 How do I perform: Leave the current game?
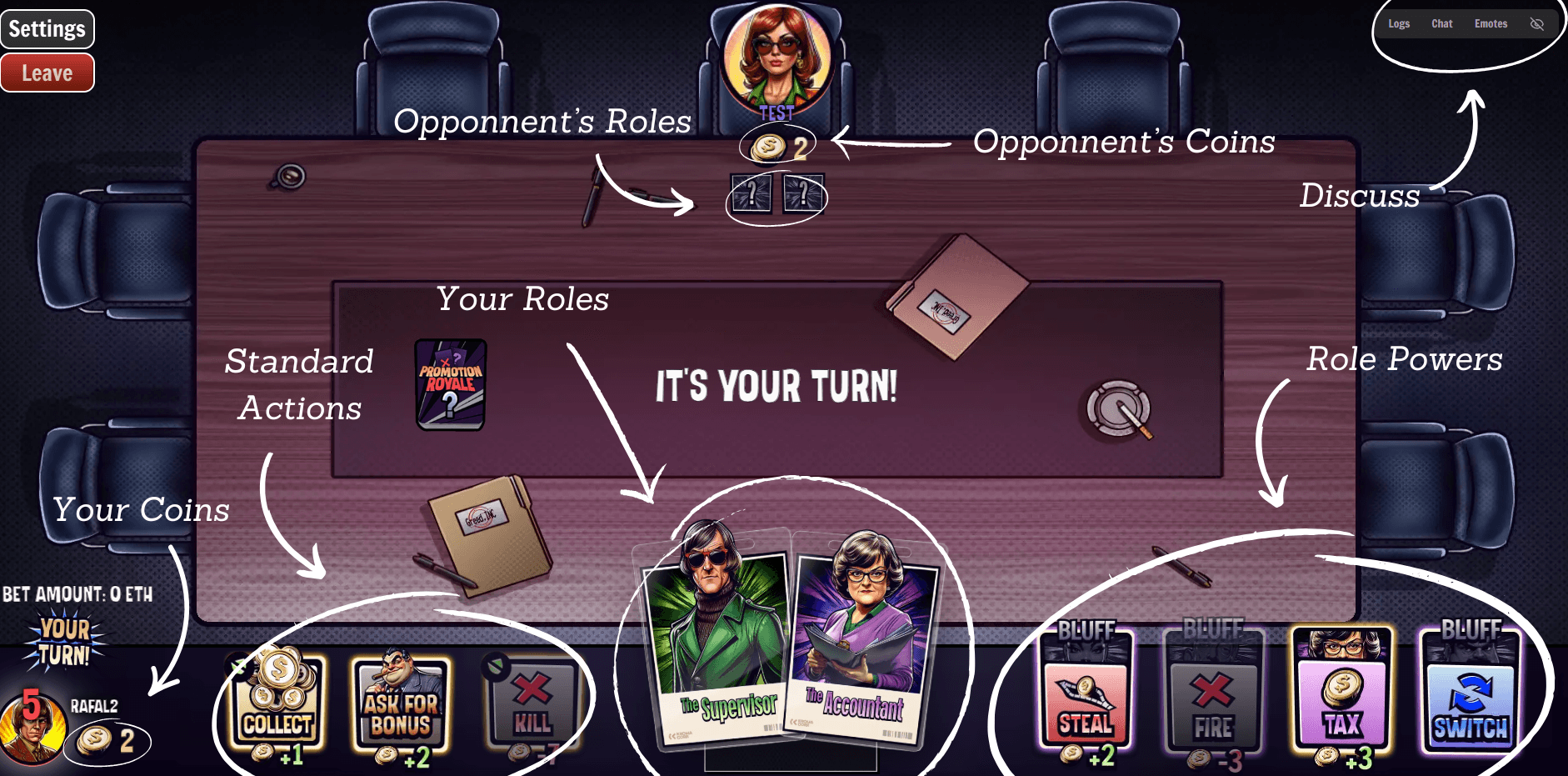coord(47,73)
